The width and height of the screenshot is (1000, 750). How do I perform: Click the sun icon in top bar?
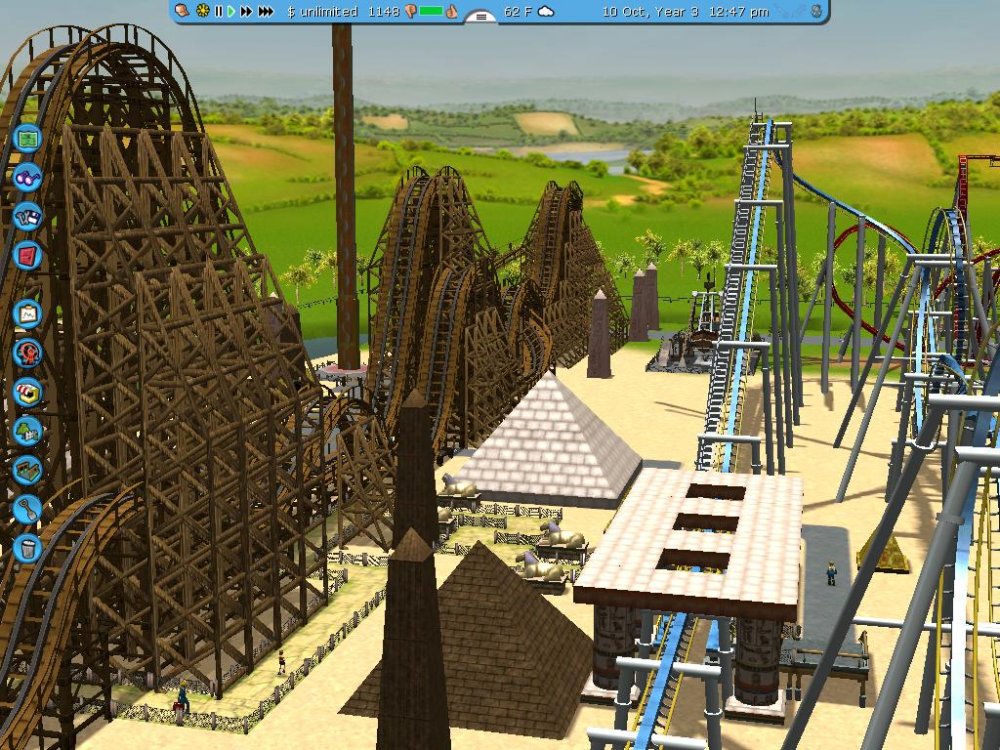point(203,11)
